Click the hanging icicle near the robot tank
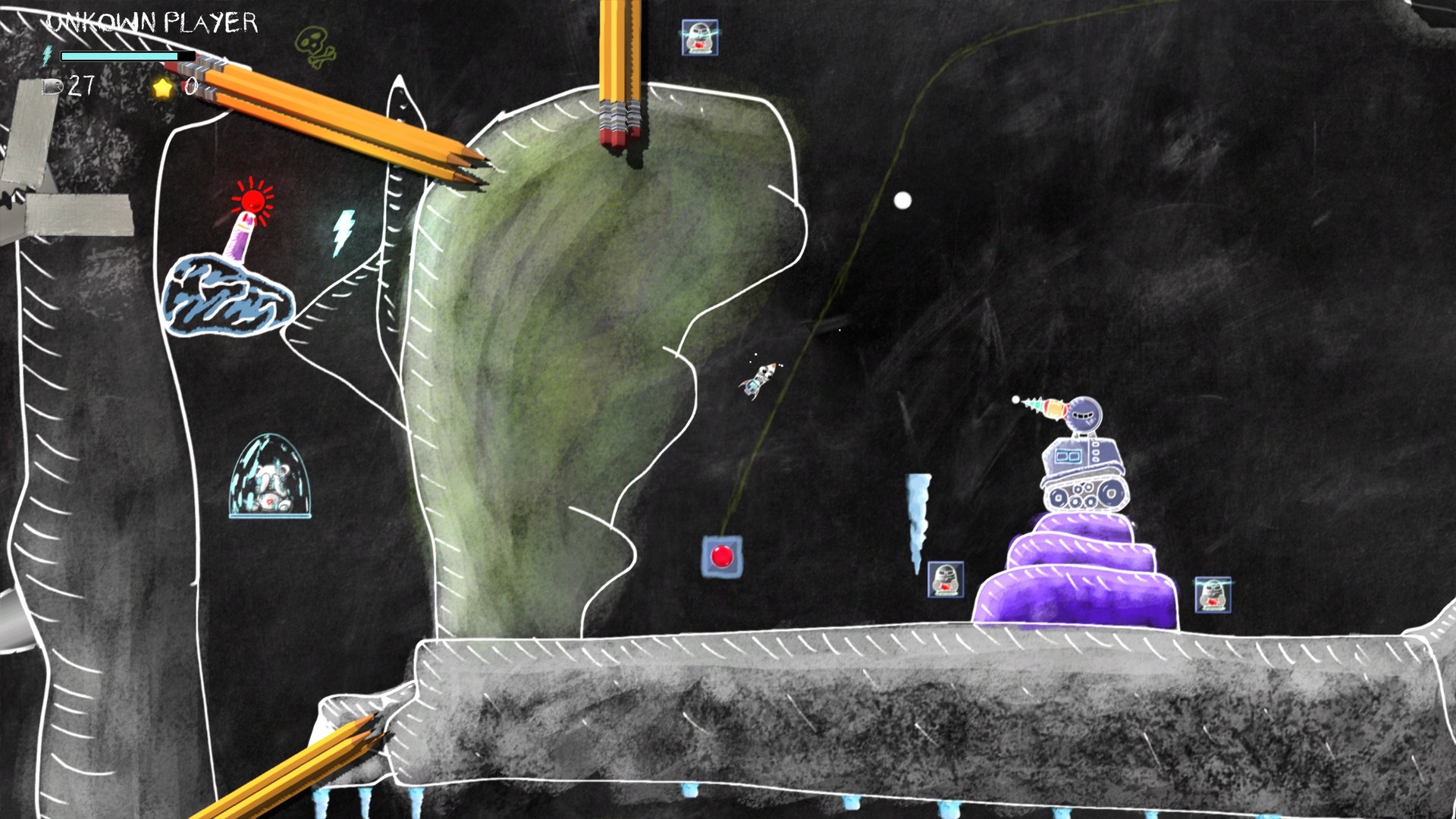The width and height of the screenshot is (1456, 819). (918, 512)
